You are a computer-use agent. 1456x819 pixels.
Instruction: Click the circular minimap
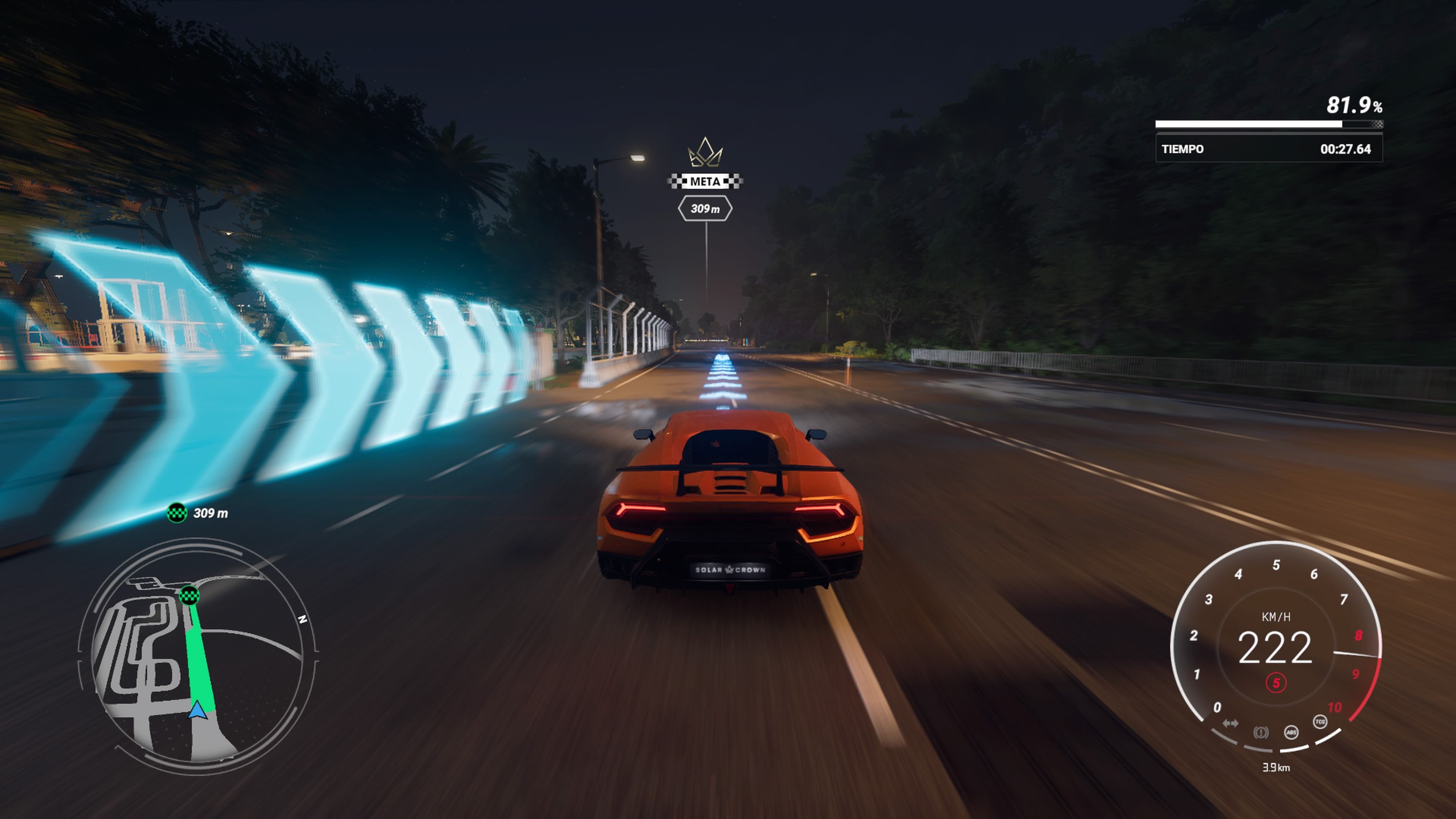(x=198, y=656)
